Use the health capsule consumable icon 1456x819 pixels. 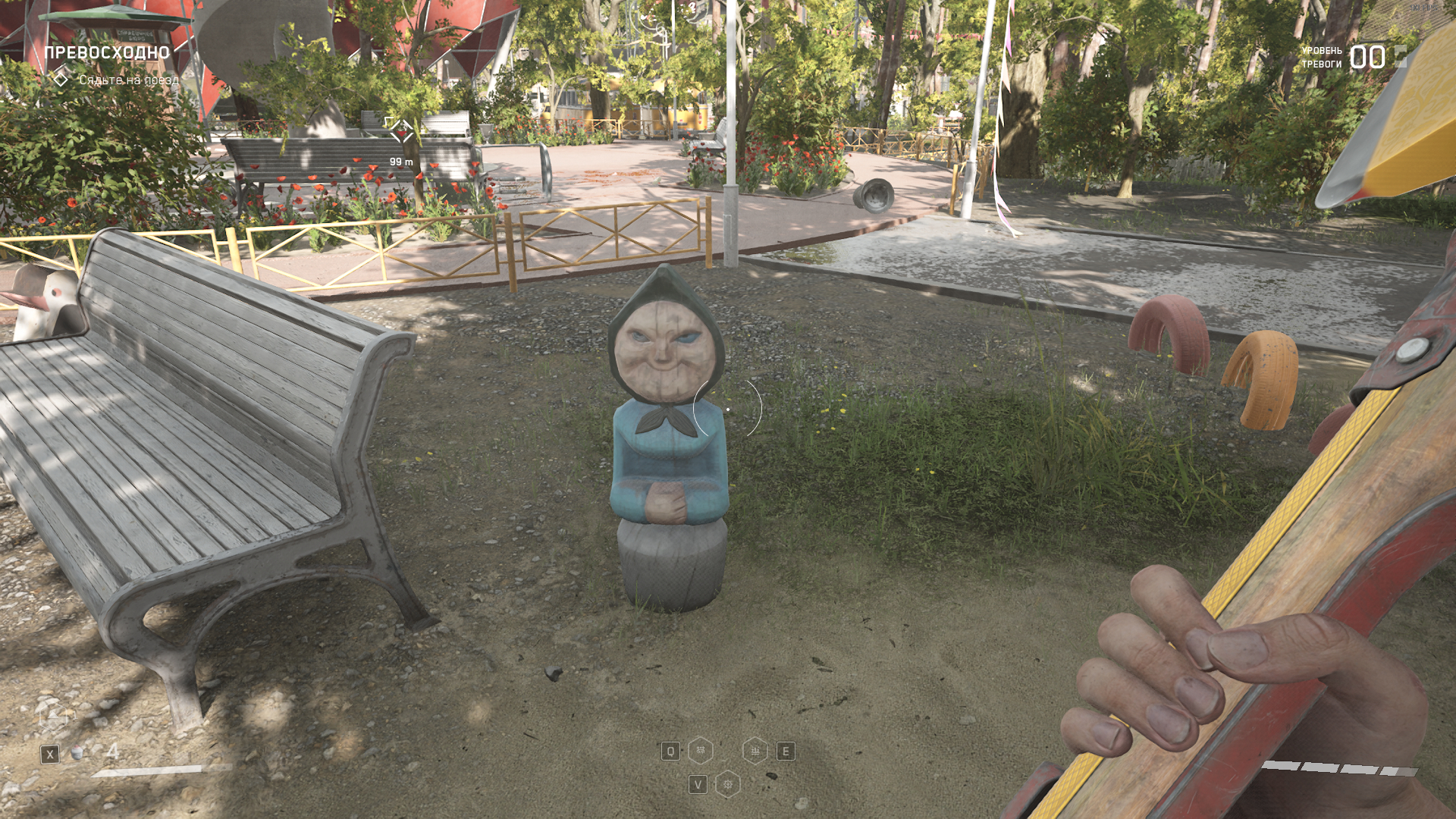(77, 754)
